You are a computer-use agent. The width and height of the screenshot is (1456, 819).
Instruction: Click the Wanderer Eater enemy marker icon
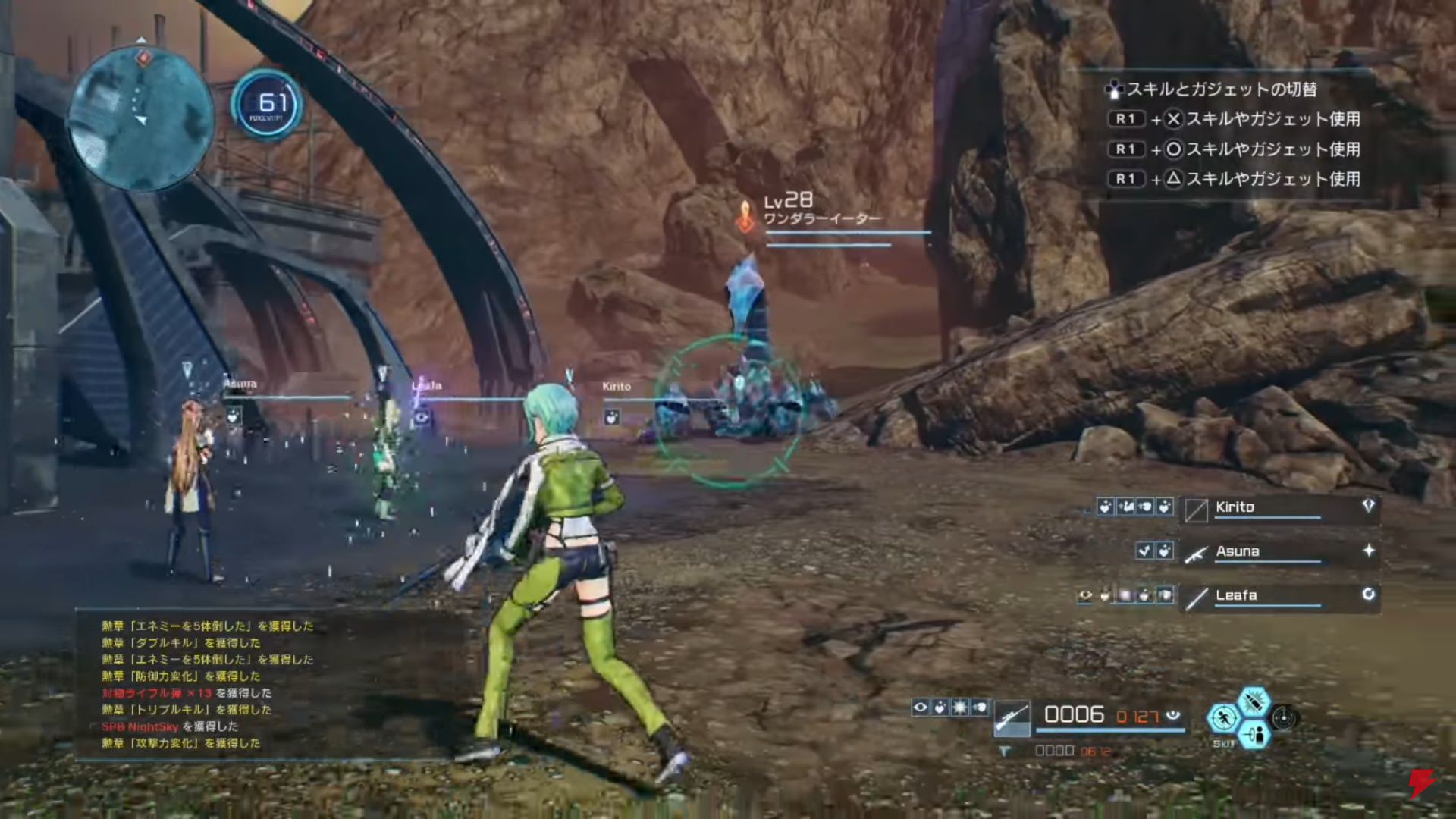pyautogui.click(x=746, y=216)
